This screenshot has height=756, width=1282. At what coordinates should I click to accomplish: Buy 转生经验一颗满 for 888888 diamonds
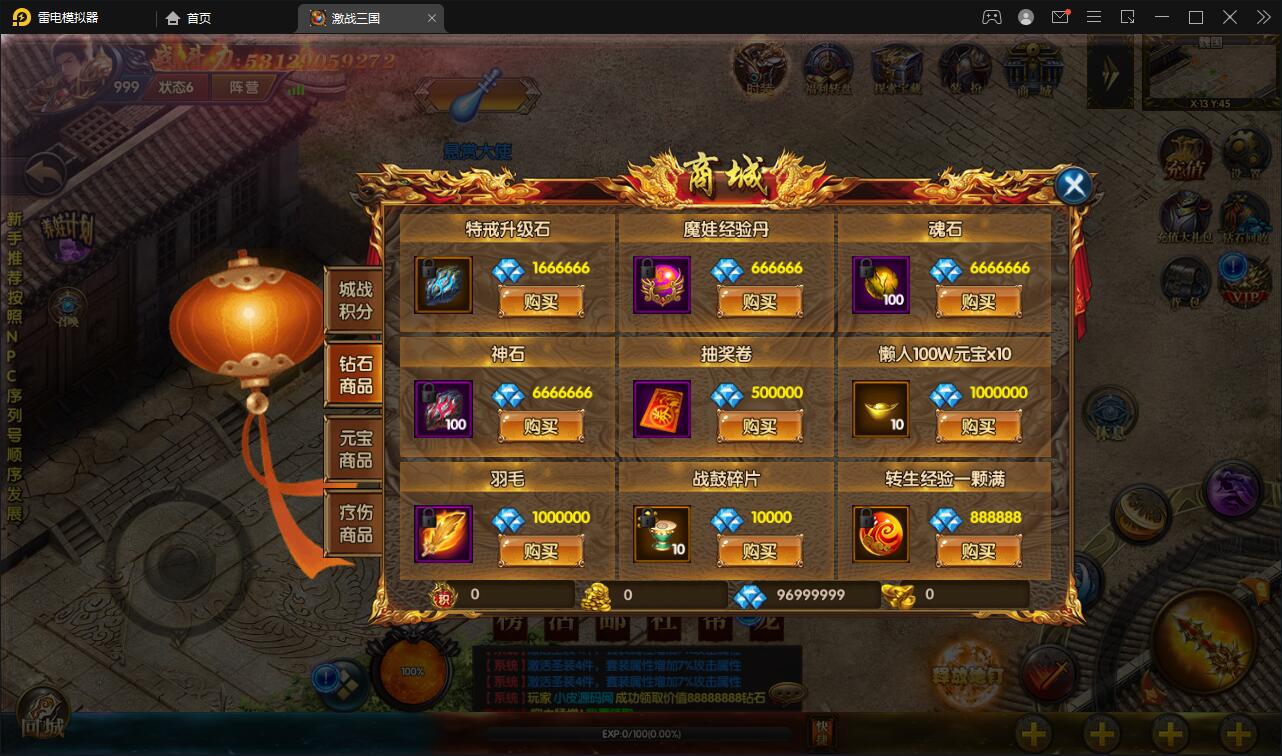[978, 551]
